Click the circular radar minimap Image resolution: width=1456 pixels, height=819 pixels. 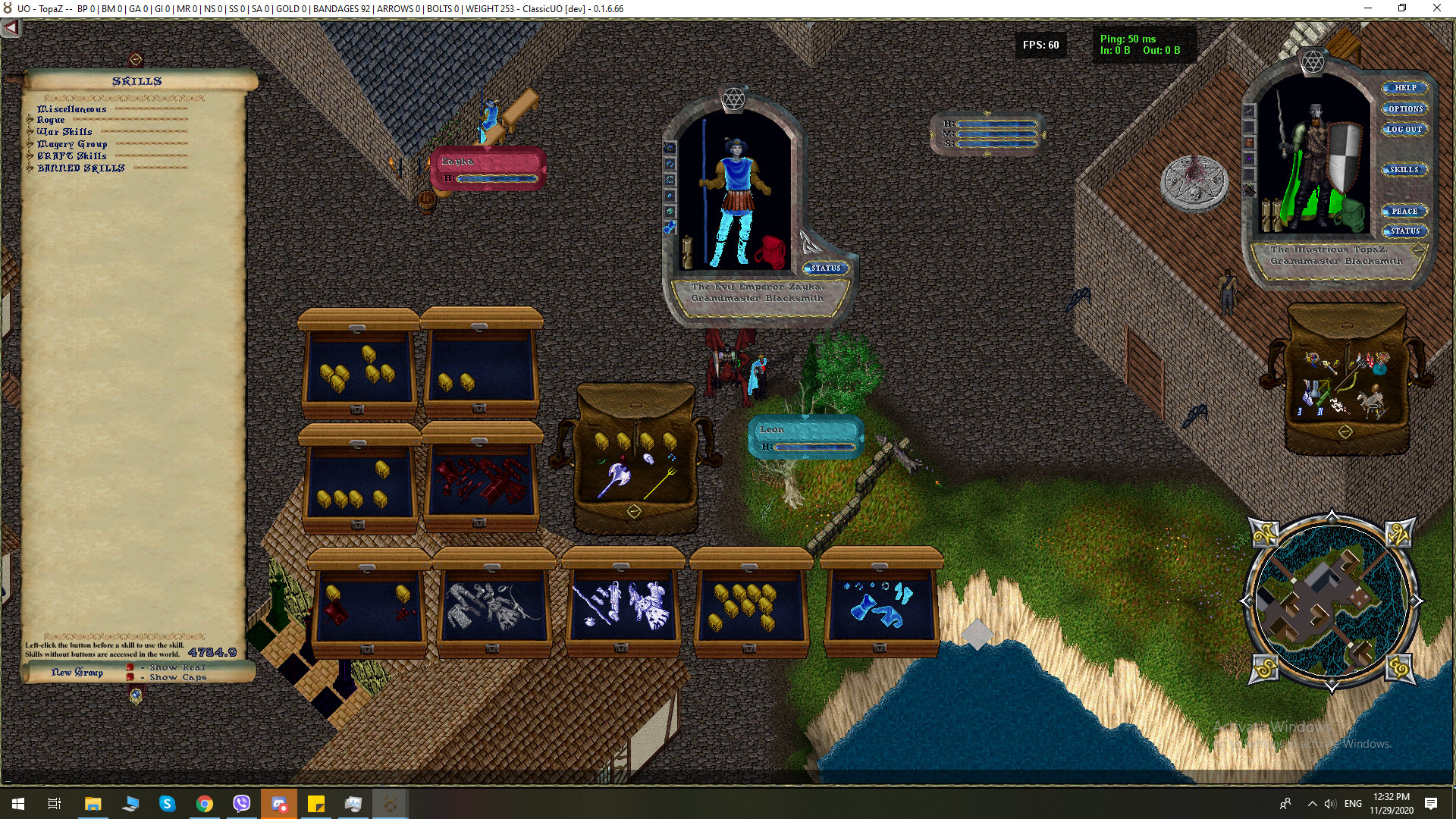(1331, 601)
